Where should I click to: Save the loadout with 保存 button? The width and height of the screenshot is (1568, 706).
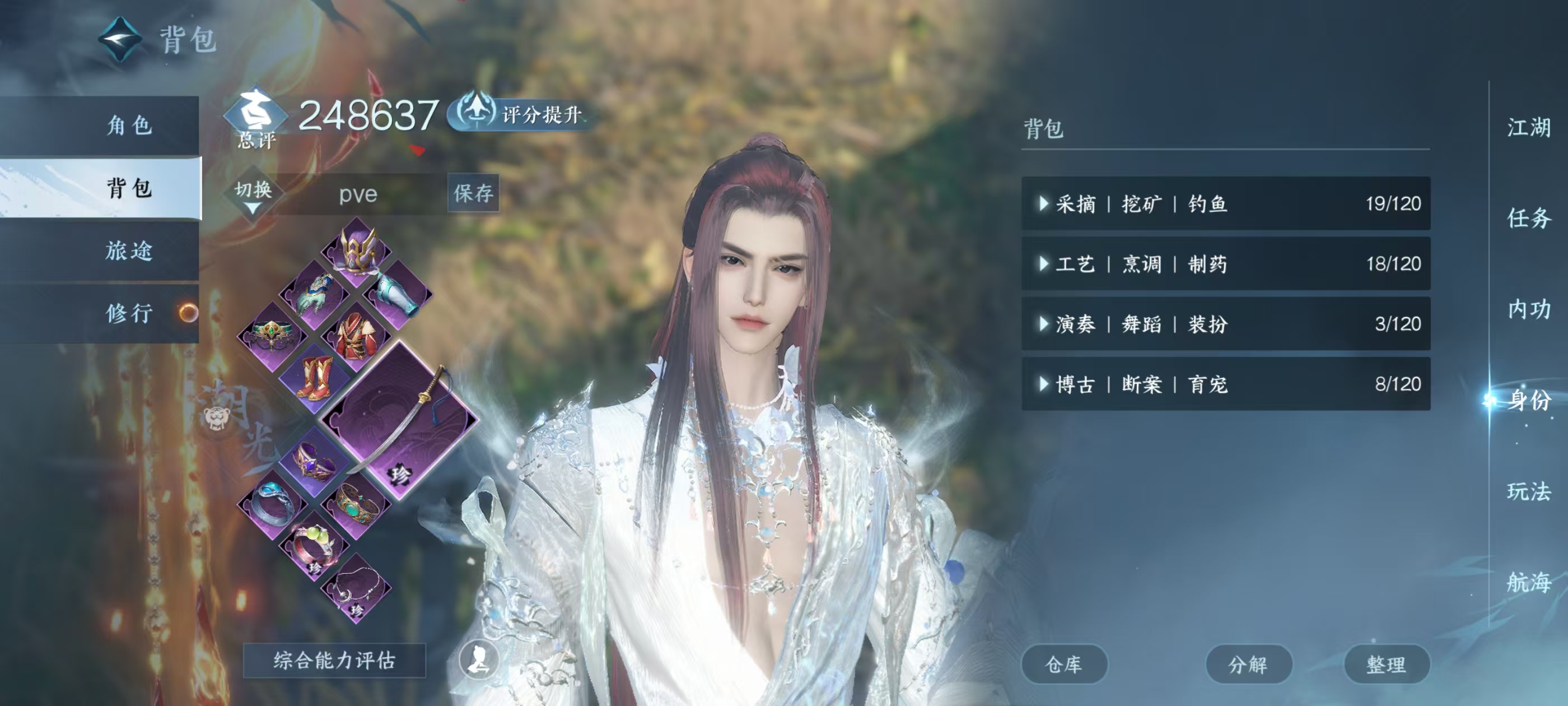coord(474,194)
